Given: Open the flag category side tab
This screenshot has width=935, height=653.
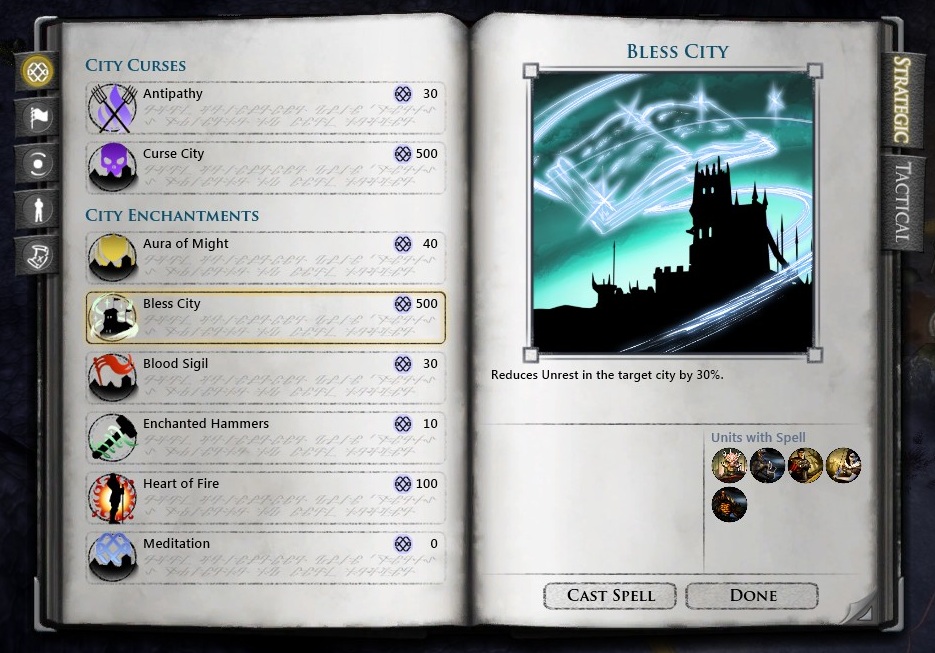Looking at the screenshot, I should point(38,117).
